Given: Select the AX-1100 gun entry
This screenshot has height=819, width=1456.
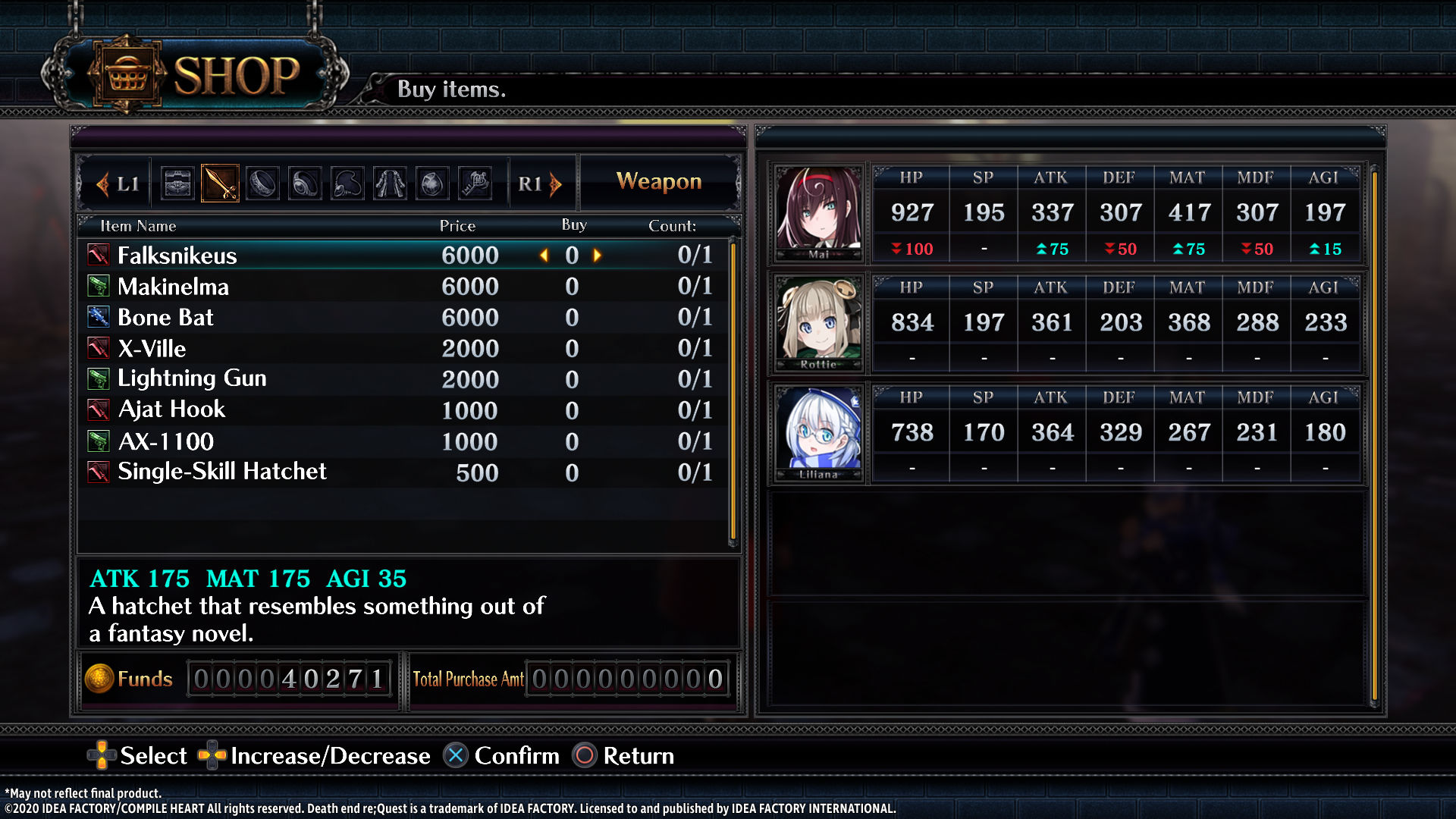Looking at the screenshot, I should point(166,441).
